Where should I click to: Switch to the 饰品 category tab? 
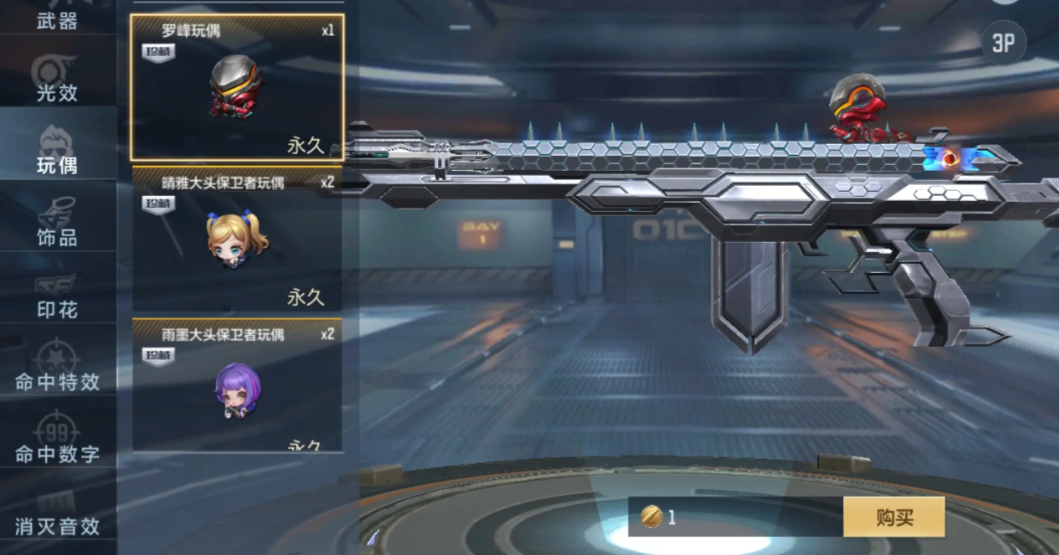[x=57, y=222]
